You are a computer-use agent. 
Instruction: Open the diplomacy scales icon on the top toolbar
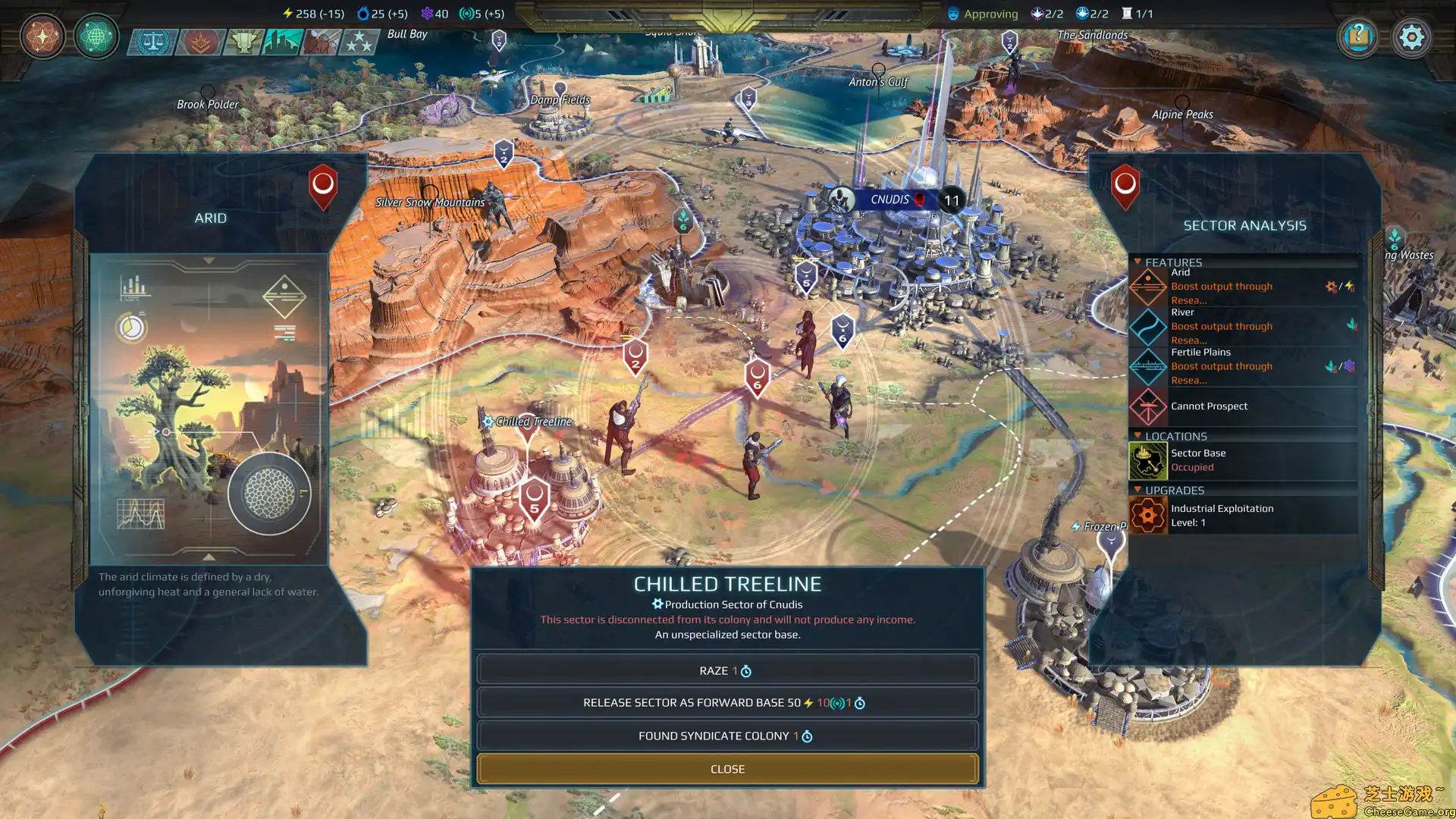[x=152, y=42]
